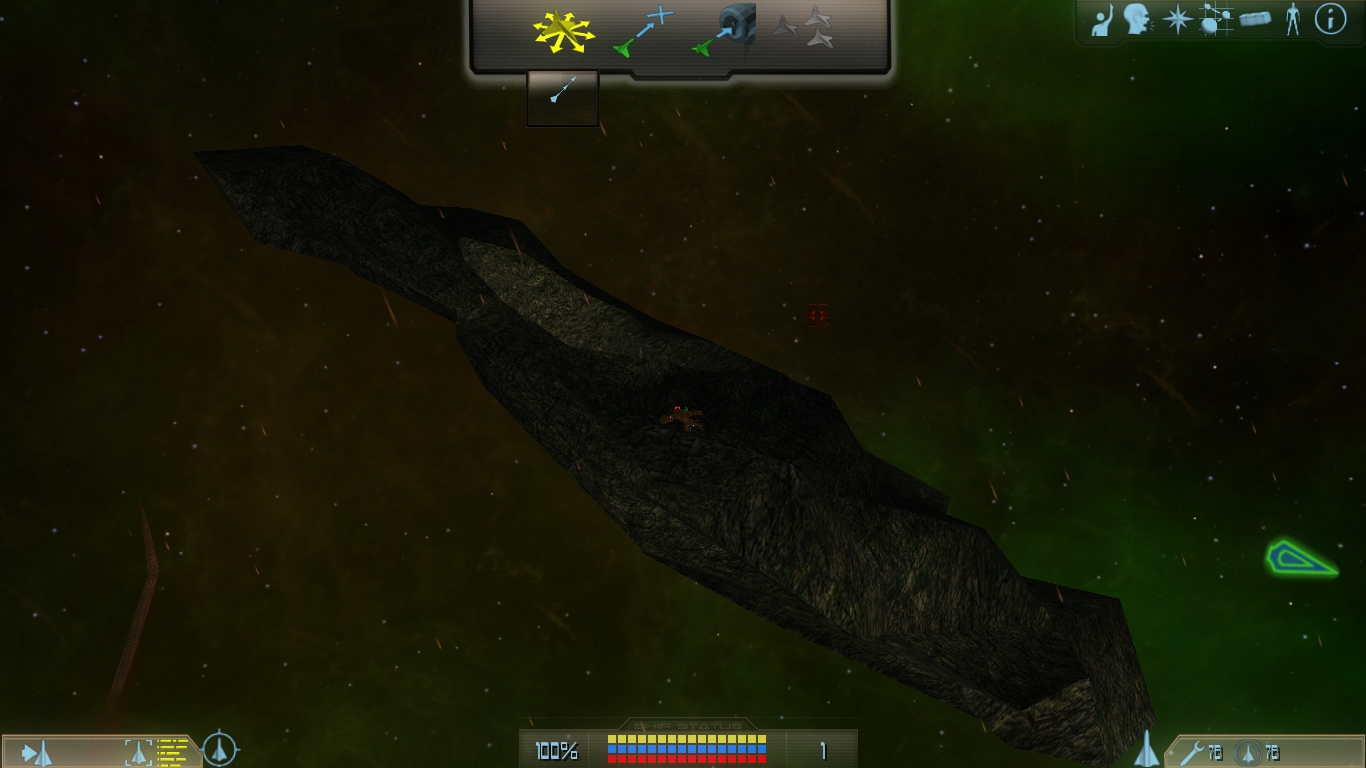Viewport: 1366px width, 768px height.
Task: Click the wrench repair icon
Action: pos(1191,752)
